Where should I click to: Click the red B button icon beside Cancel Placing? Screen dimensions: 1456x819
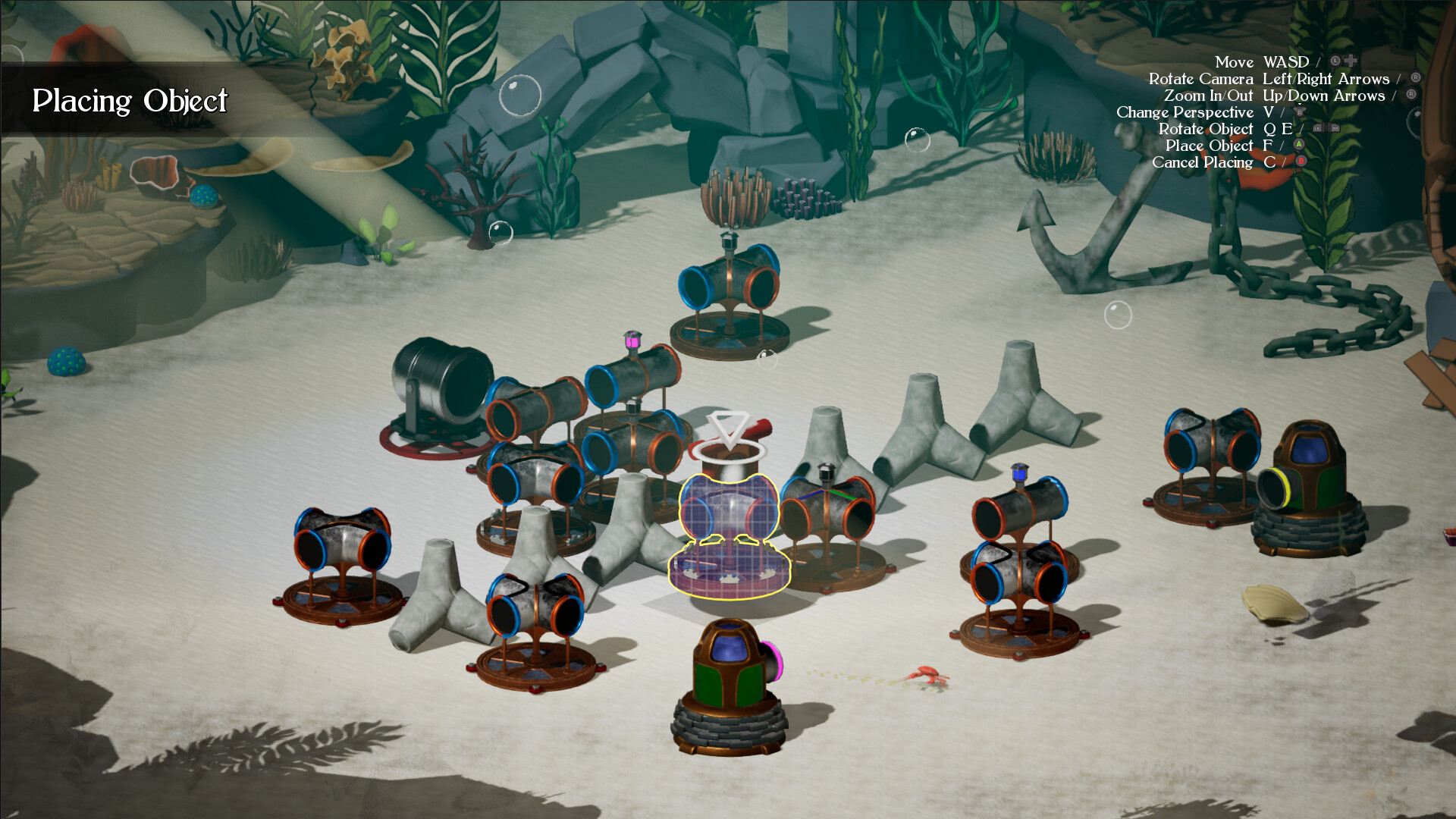tap(1301, 160)
